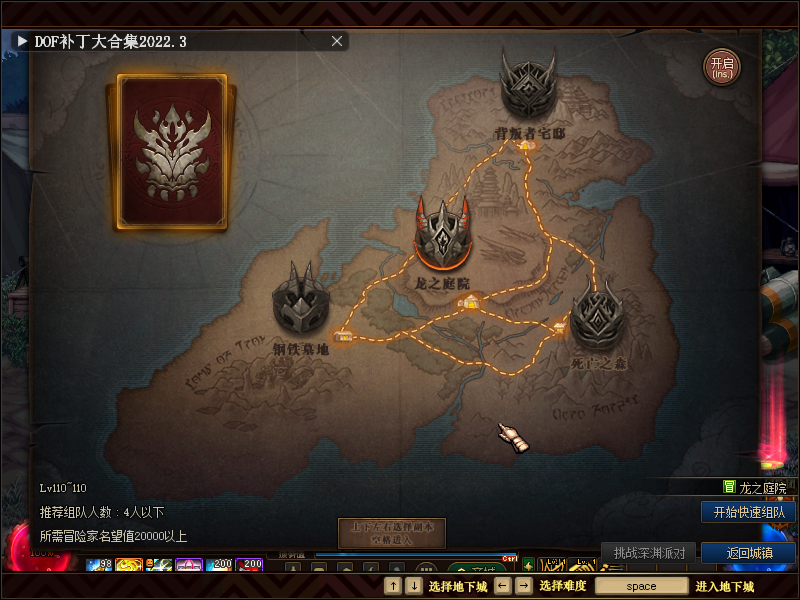Return to town with 返回城镇

click(748, 553)
